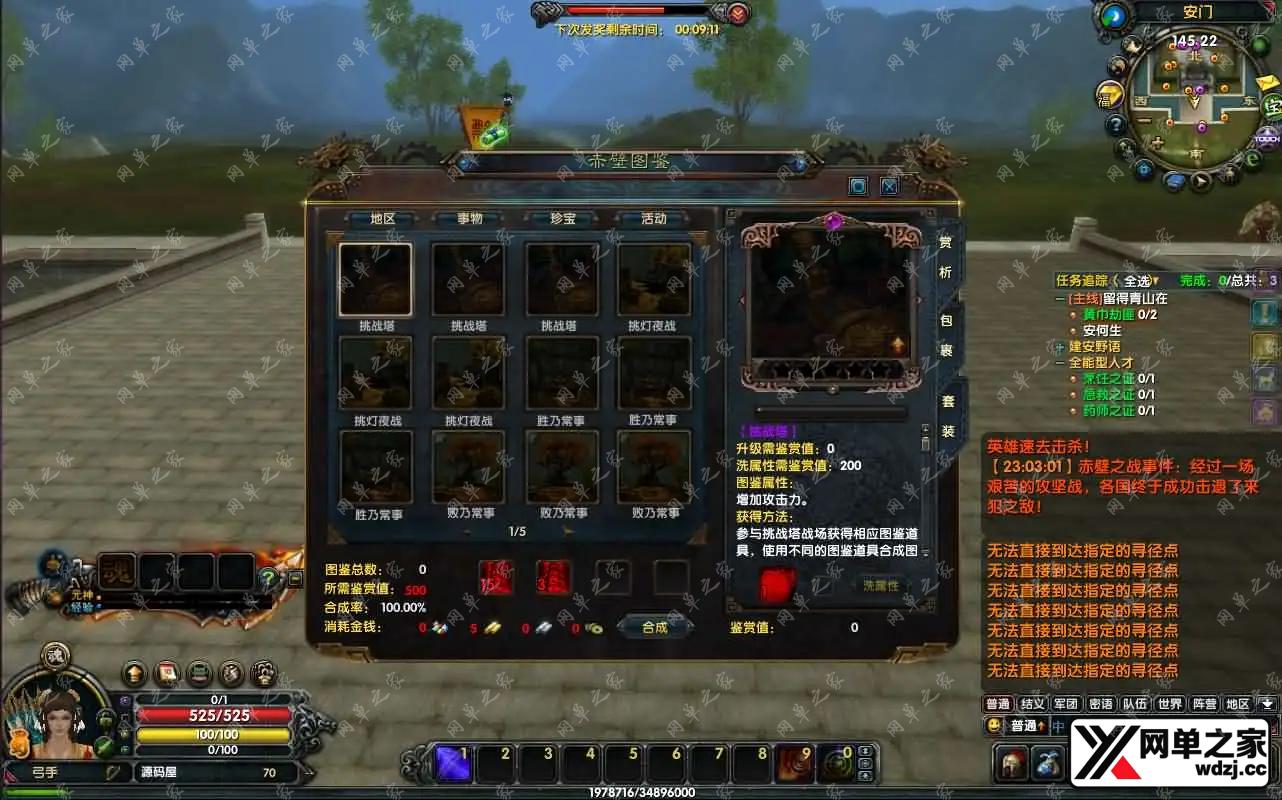1282x800 pixels.
Task: Click the 洗属性 button
Action: pos(881,586)
